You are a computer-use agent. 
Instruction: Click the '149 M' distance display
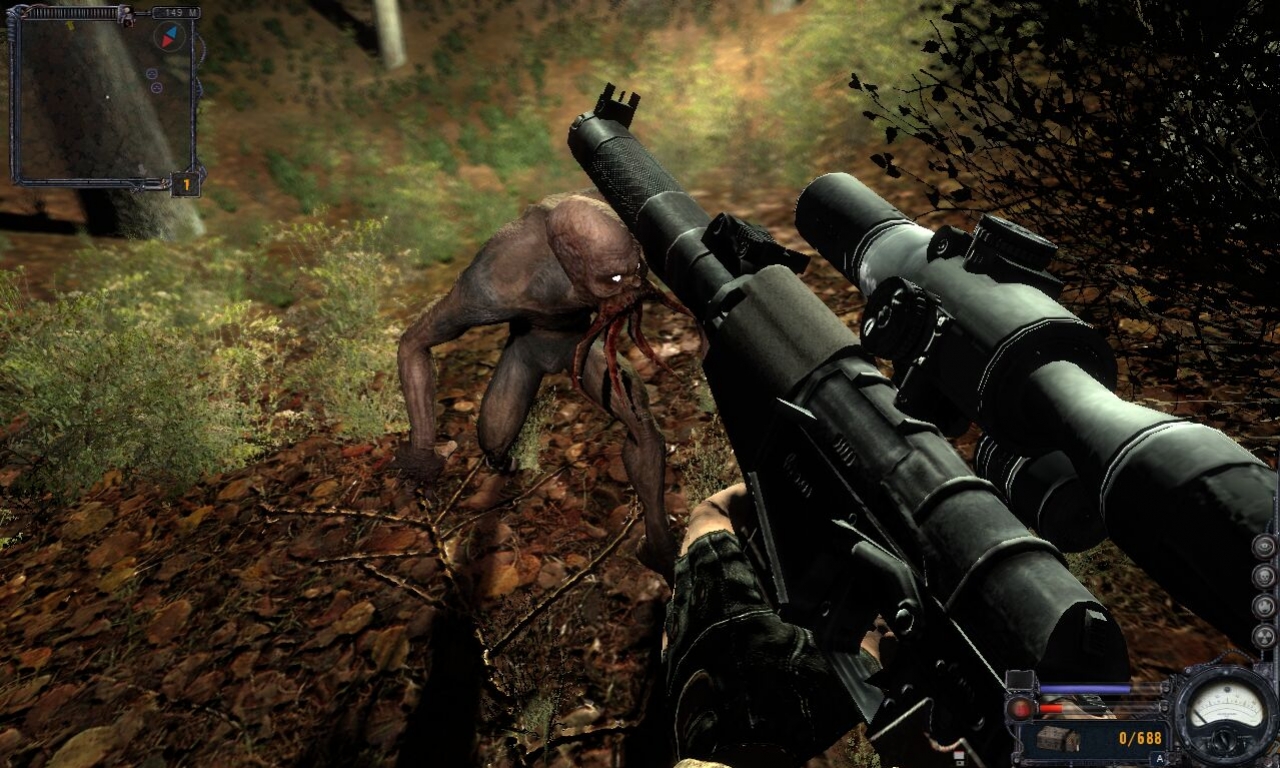(x=176, y=12)
